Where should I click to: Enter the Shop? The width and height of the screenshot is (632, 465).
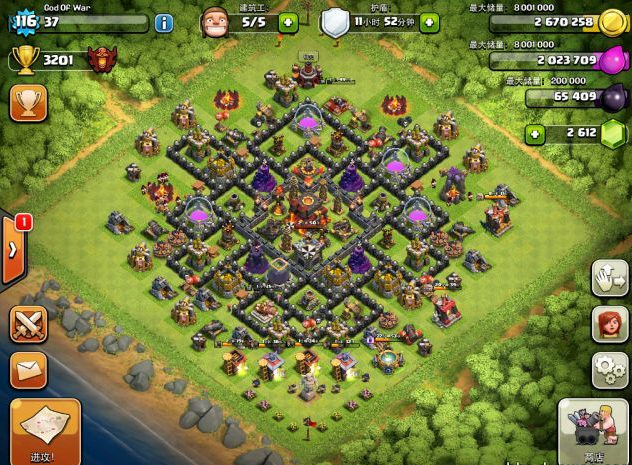[x=593, y=431]
